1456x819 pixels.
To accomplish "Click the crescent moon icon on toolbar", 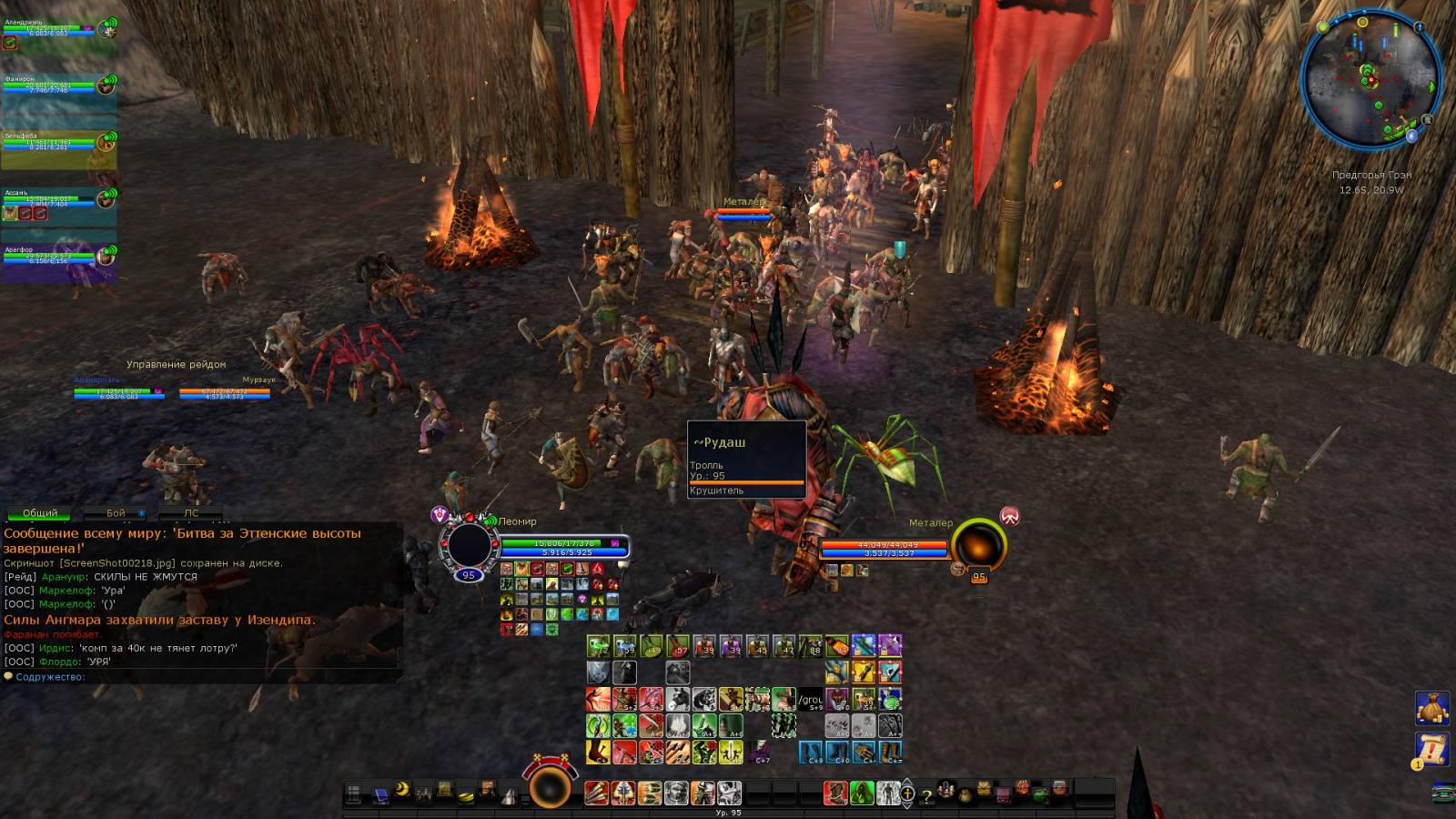I will click(401, 790).
